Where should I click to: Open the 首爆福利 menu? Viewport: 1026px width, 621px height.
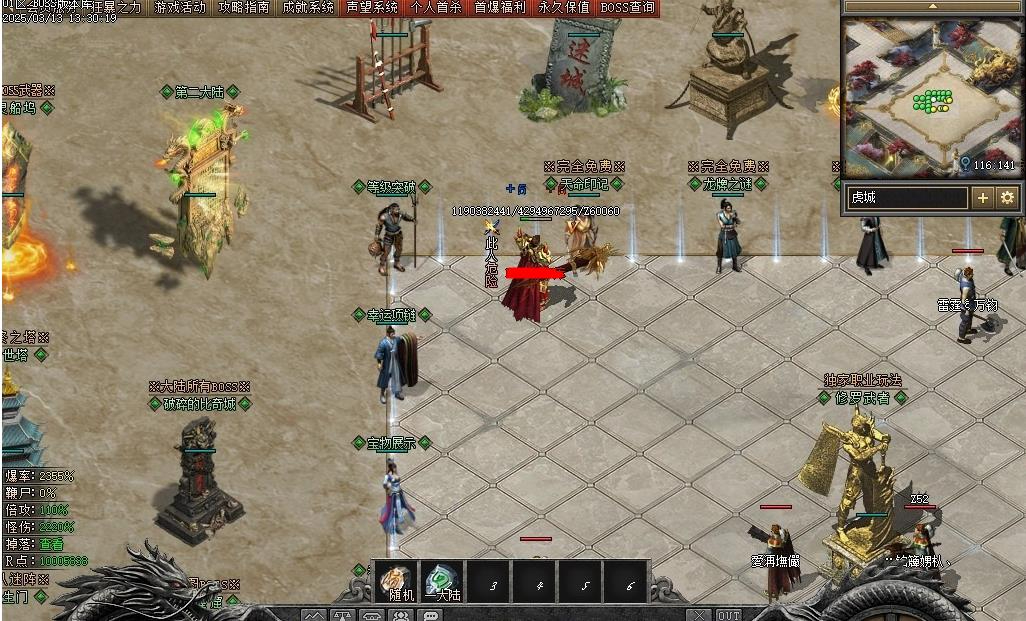(500, 7)
